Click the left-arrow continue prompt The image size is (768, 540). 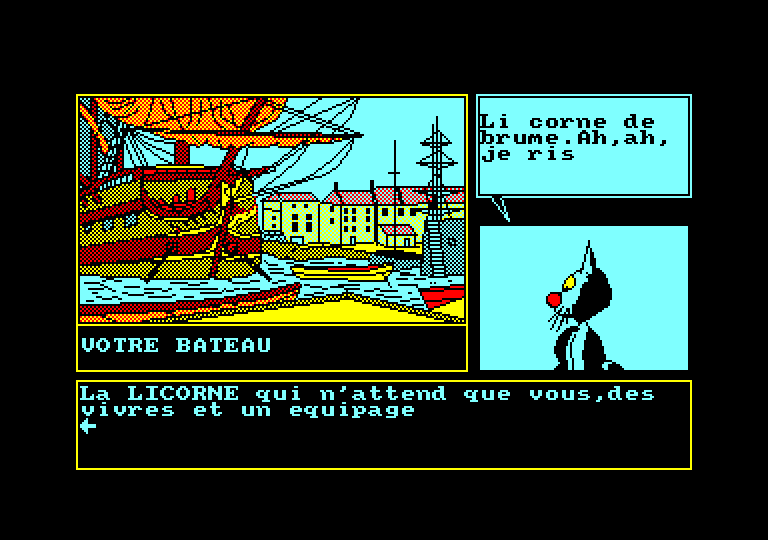[x=88, y=426]
